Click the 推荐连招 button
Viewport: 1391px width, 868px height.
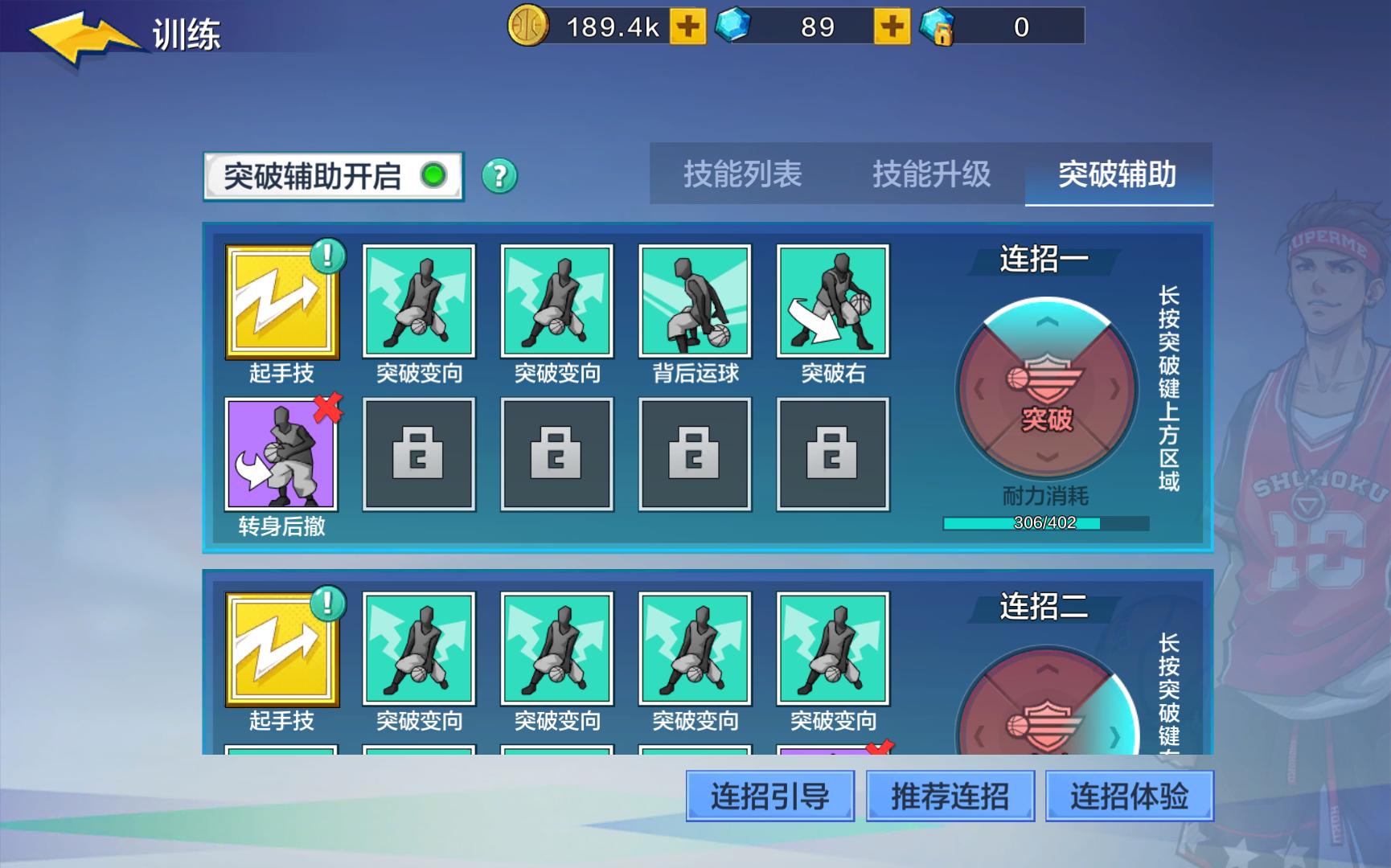coord(950,795)
